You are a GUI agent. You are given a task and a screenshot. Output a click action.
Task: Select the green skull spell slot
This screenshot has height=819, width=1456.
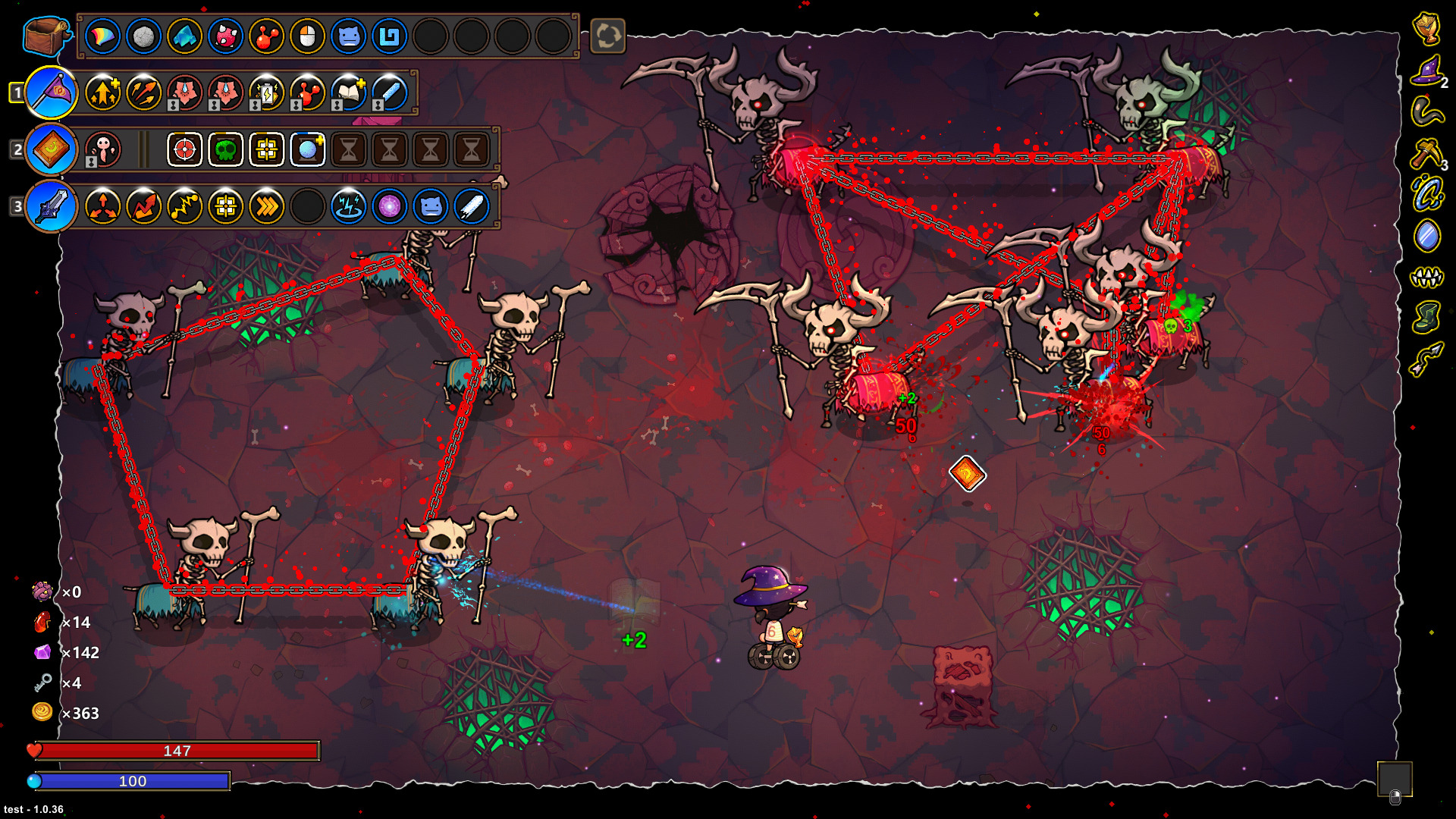pos(225,149)
